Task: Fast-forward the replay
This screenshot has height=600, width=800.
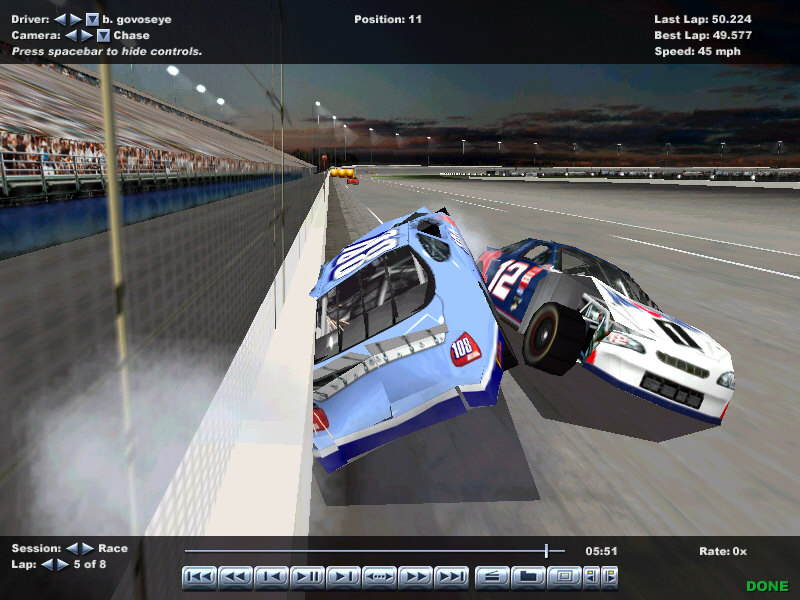Action: pos(416,576)
